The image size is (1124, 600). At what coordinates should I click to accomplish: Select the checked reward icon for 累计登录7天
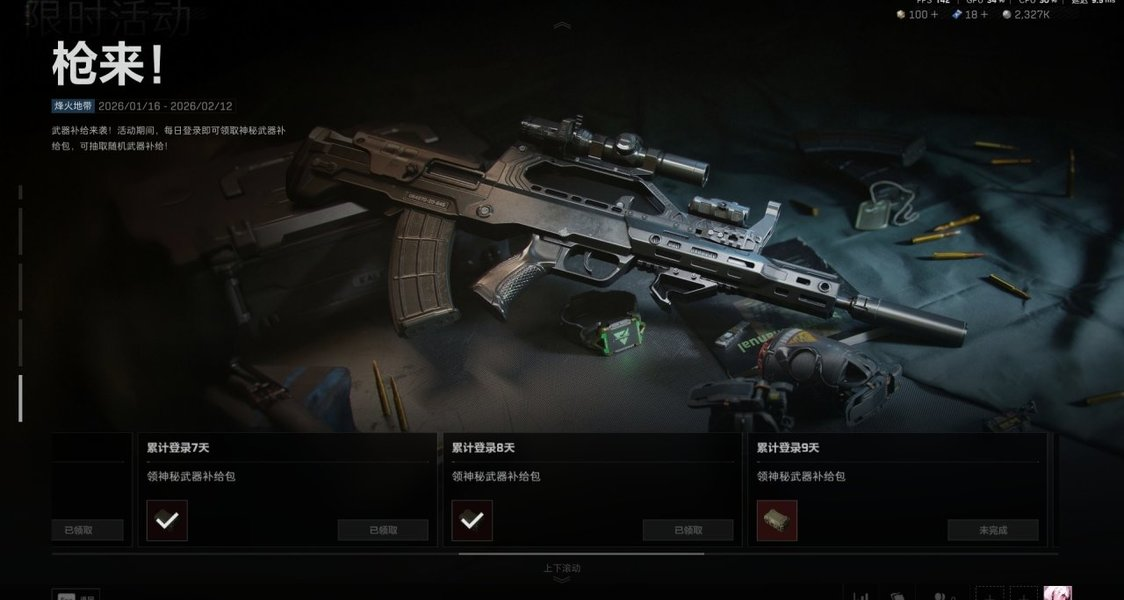click(x=167, y=521)
